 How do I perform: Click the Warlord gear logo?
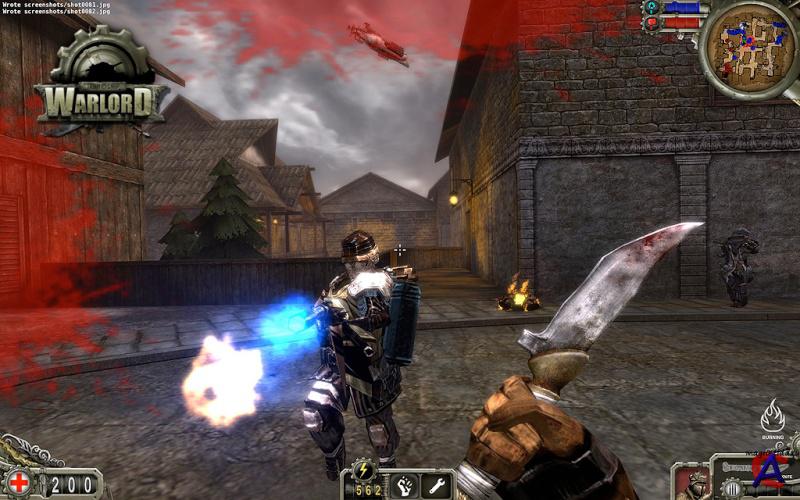point(101,82)
